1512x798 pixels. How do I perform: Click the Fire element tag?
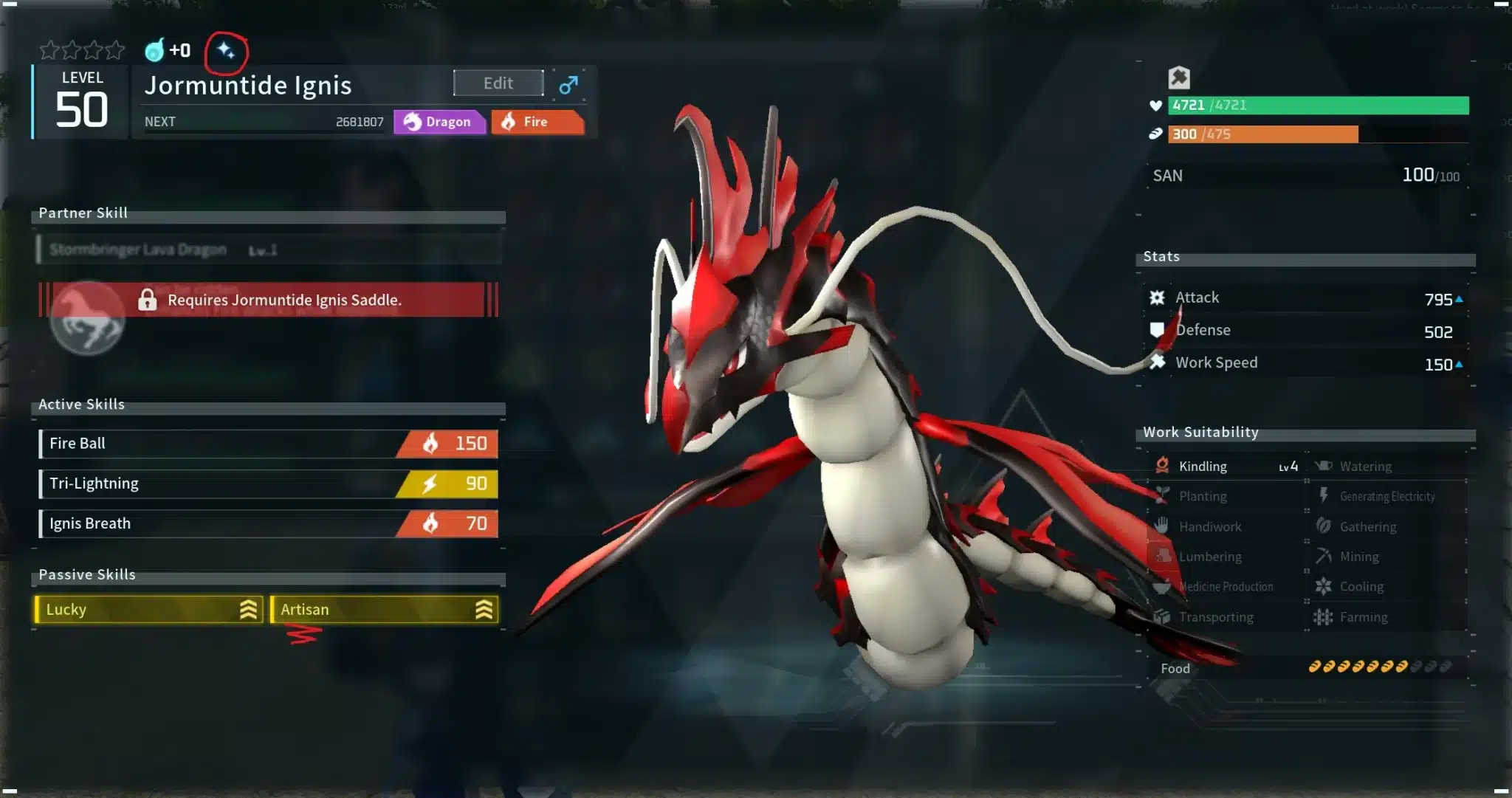click(537, 122)
